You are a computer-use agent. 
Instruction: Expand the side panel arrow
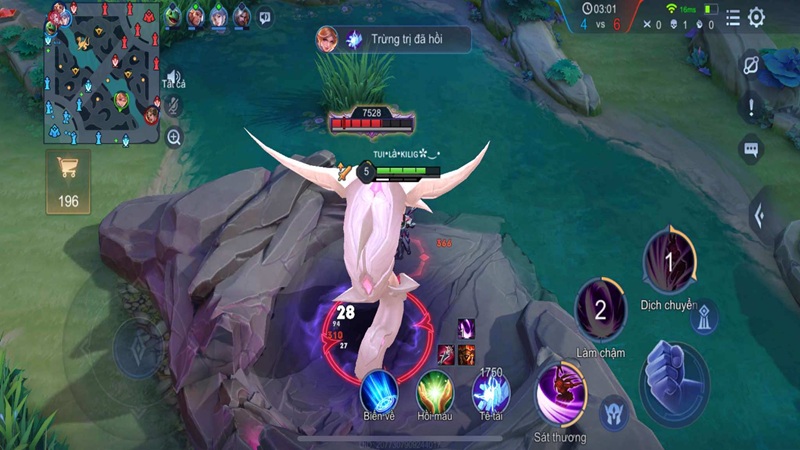pyautogui.click(x=763, y=213)
